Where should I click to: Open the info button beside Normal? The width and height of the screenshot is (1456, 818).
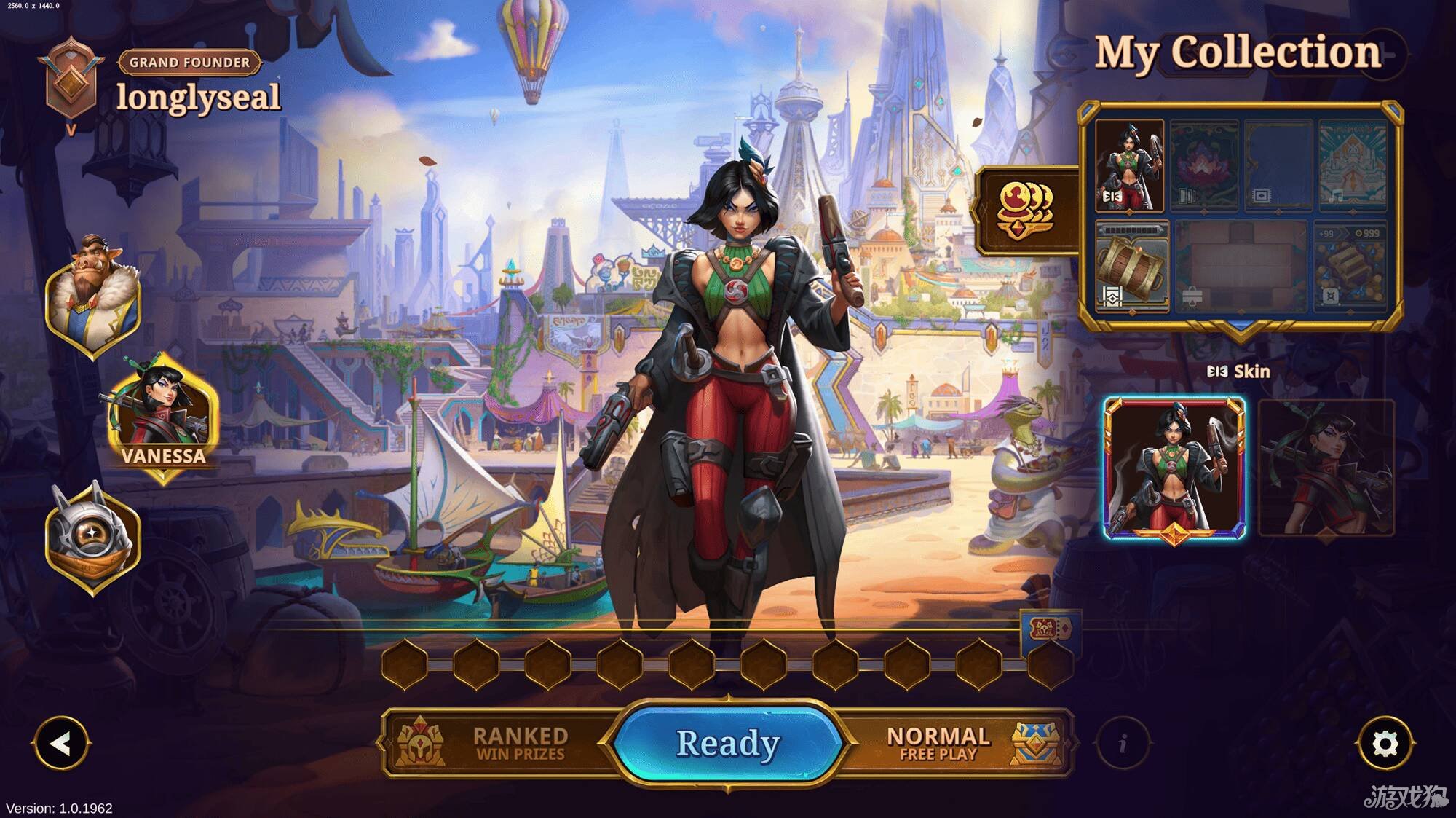coord(1123,744)
